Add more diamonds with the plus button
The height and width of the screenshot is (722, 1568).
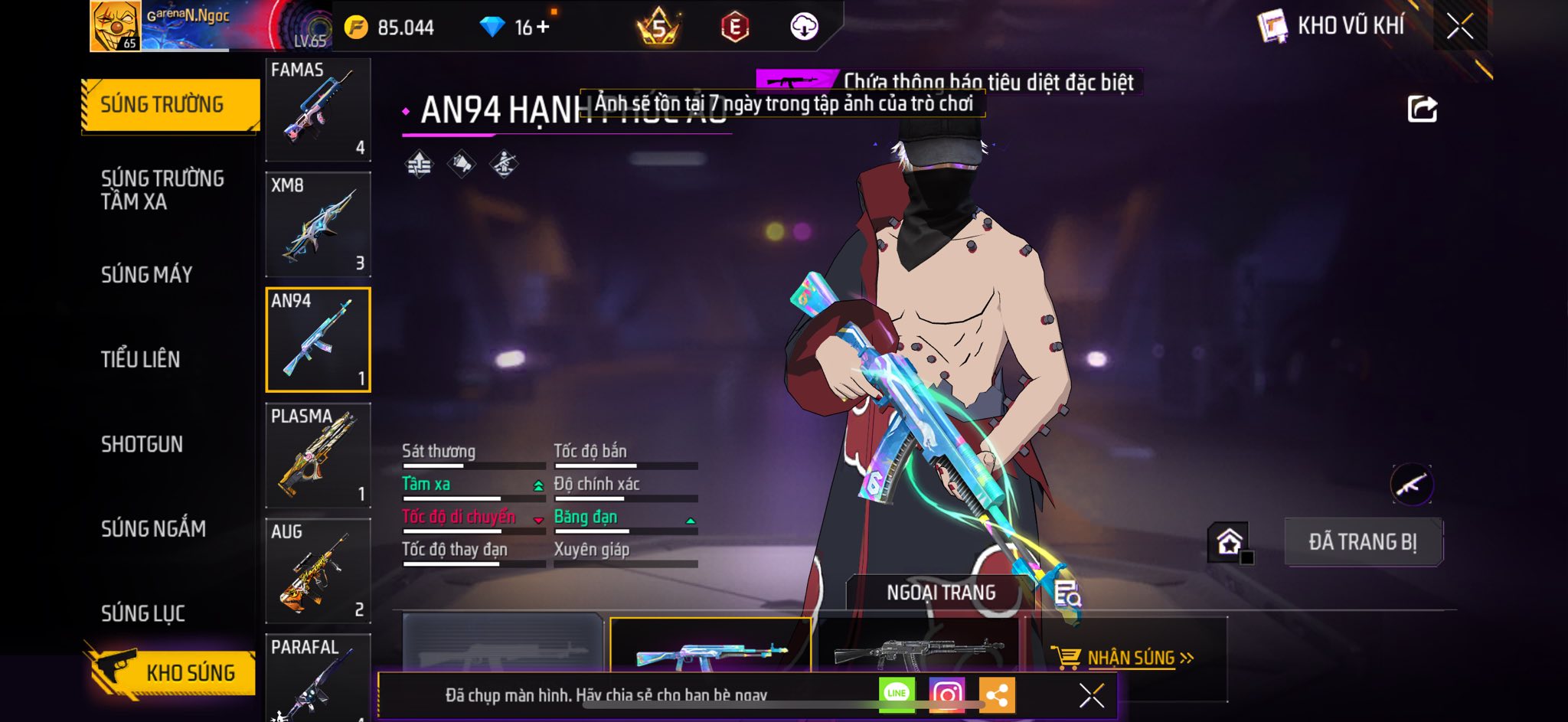(543, 28)
